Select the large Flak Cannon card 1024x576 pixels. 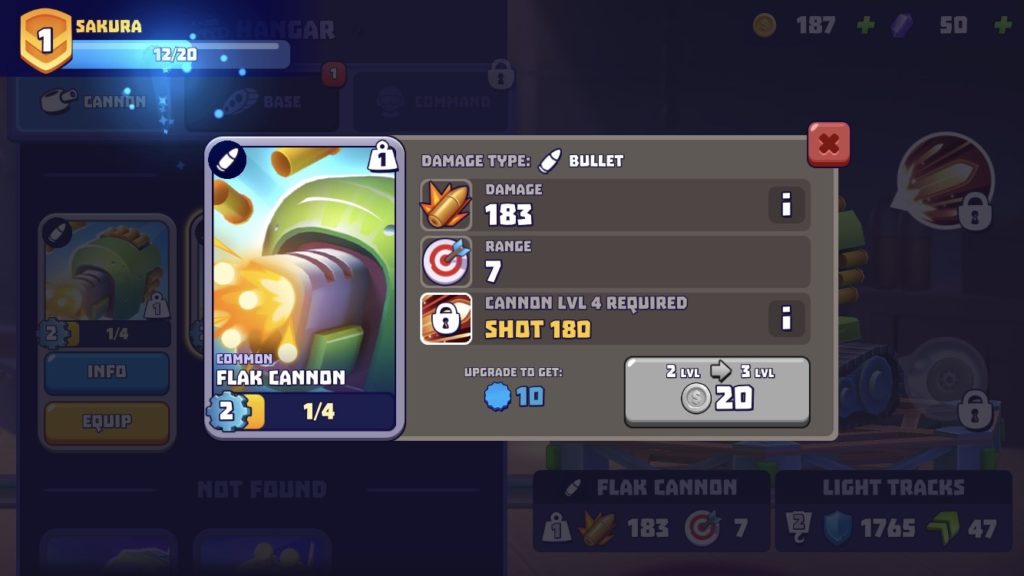tap(304, 285)
